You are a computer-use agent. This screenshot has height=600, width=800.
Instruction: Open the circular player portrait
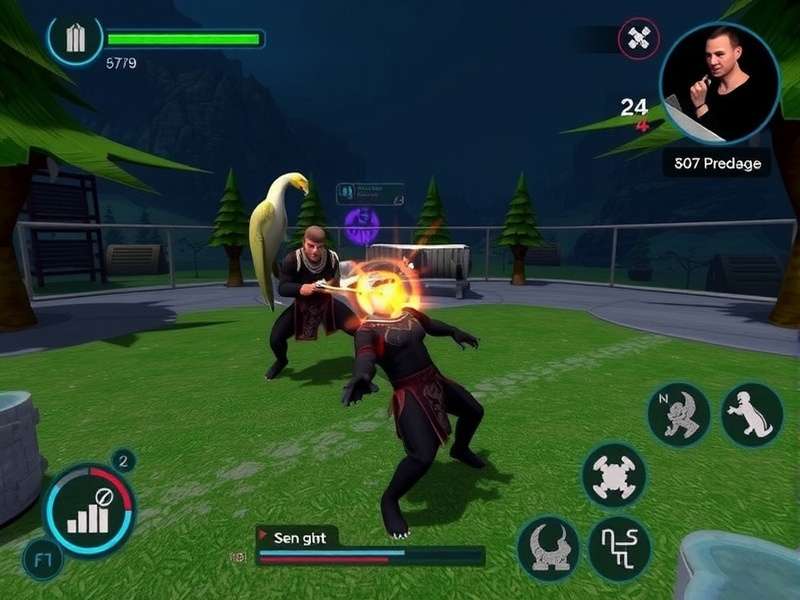719,83
